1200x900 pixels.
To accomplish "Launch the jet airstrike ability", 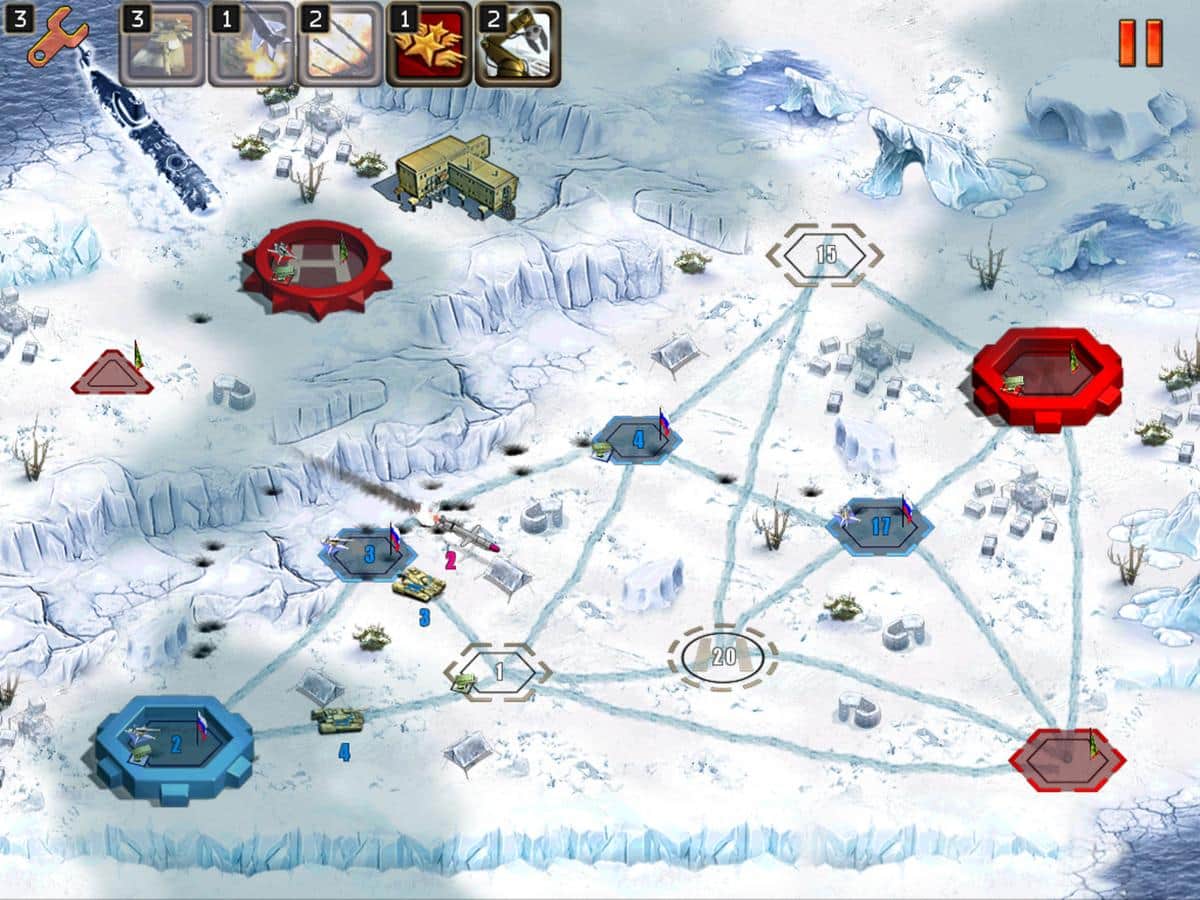I will point(251,45).
